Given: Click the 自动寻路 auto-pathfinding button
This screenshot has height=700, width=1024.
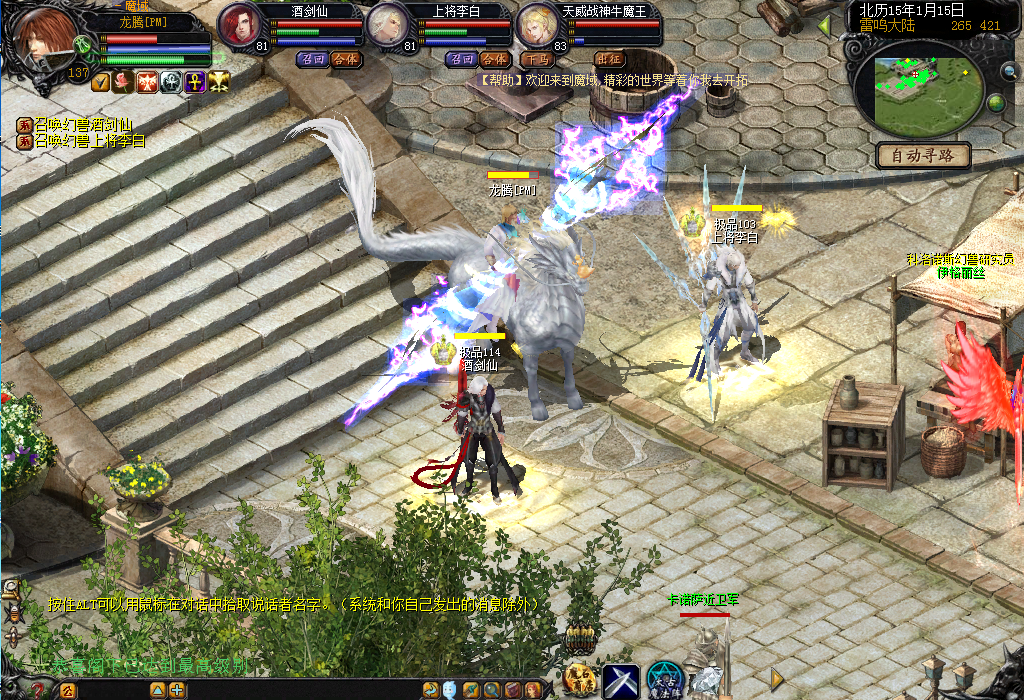Looking at the screenshot, I should pos(923,156).
